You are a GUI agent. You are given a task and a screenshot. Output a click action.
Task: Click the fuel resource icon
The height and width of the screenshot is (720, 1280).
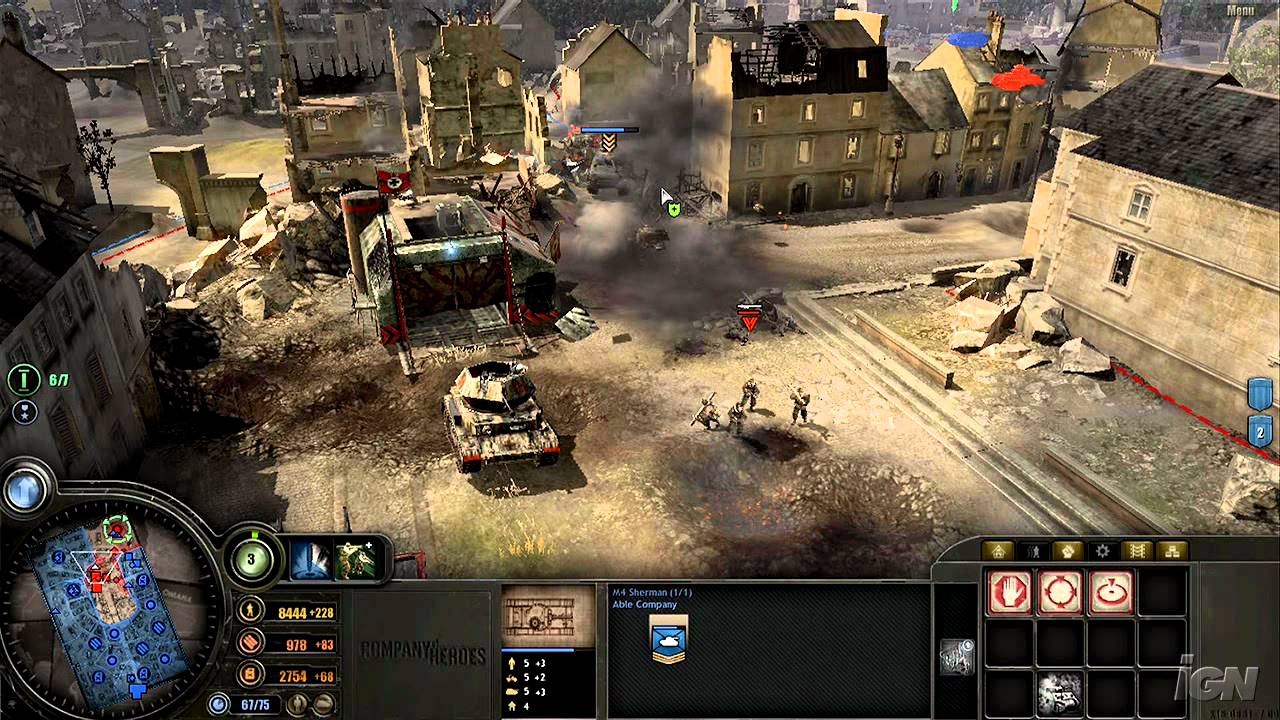[249, 675]
